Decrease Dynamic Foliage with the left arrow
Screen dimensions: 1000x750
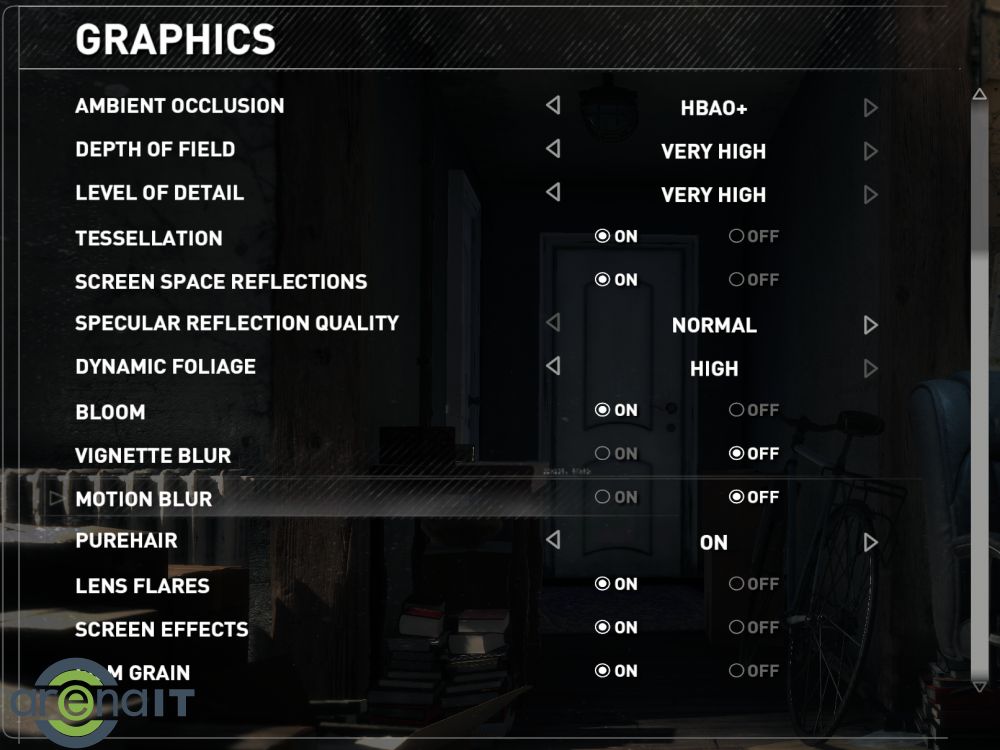click(x=553, y=366)
